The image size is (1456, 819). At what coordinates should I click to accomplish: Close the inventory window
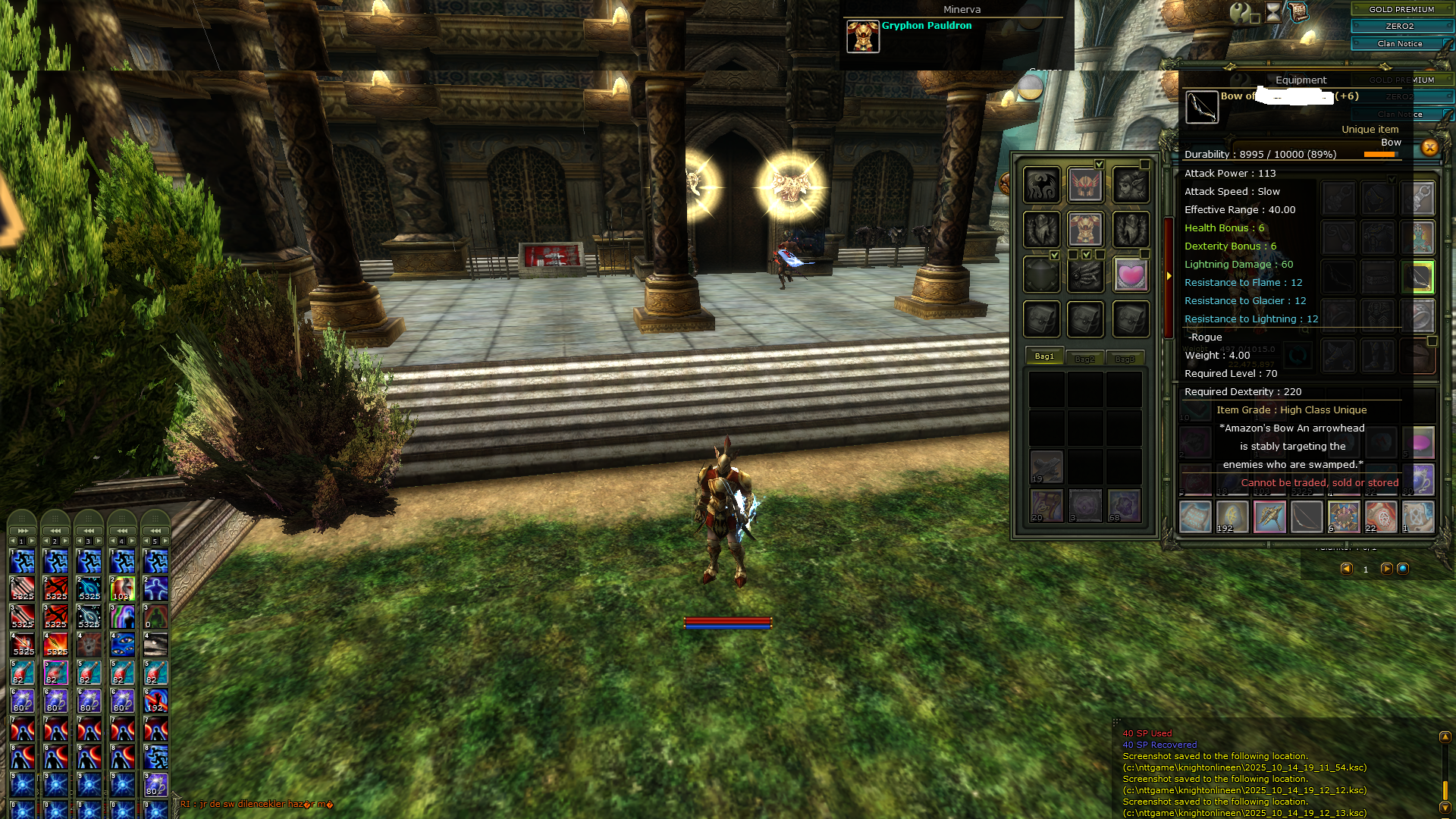1429,148
